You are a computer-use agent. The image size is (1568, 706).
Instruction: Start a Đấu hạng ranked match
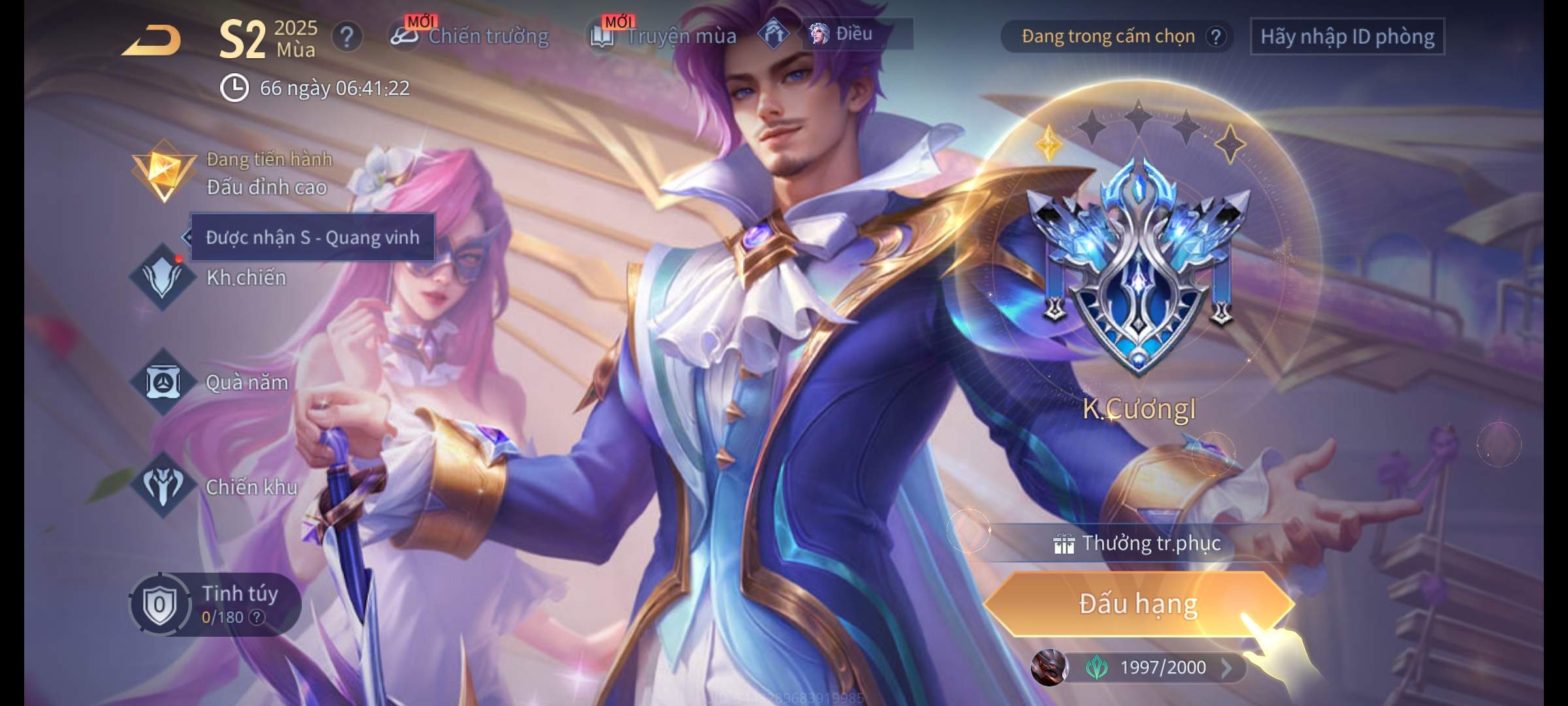click(1138, 604)
